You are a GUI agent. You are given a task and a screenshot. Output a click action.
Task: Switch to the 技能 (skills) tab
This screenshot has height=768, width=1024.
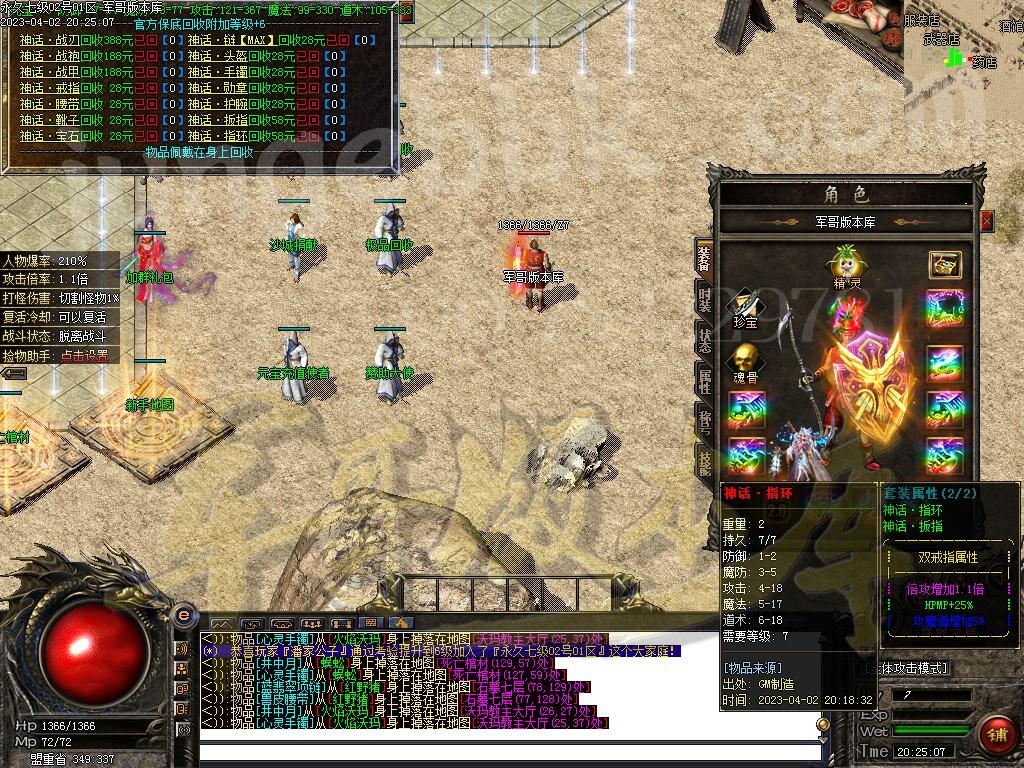point(704,460)
